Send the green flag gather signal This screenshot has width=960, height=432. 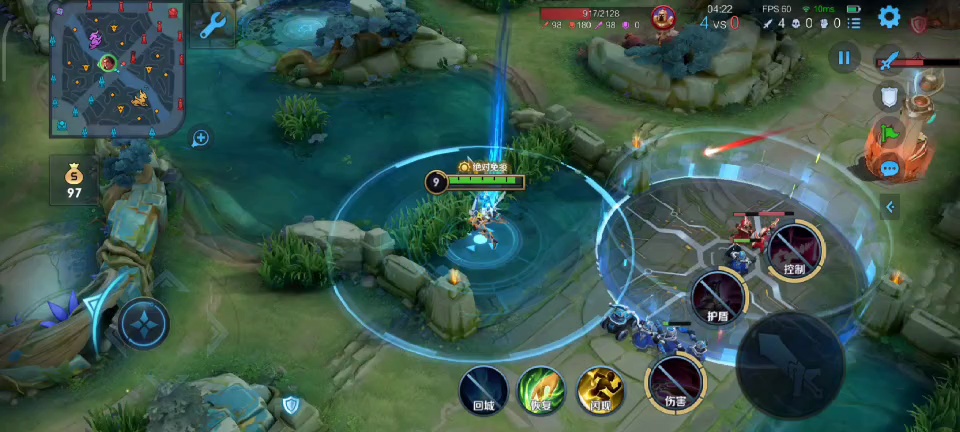(x=889, y=132)
